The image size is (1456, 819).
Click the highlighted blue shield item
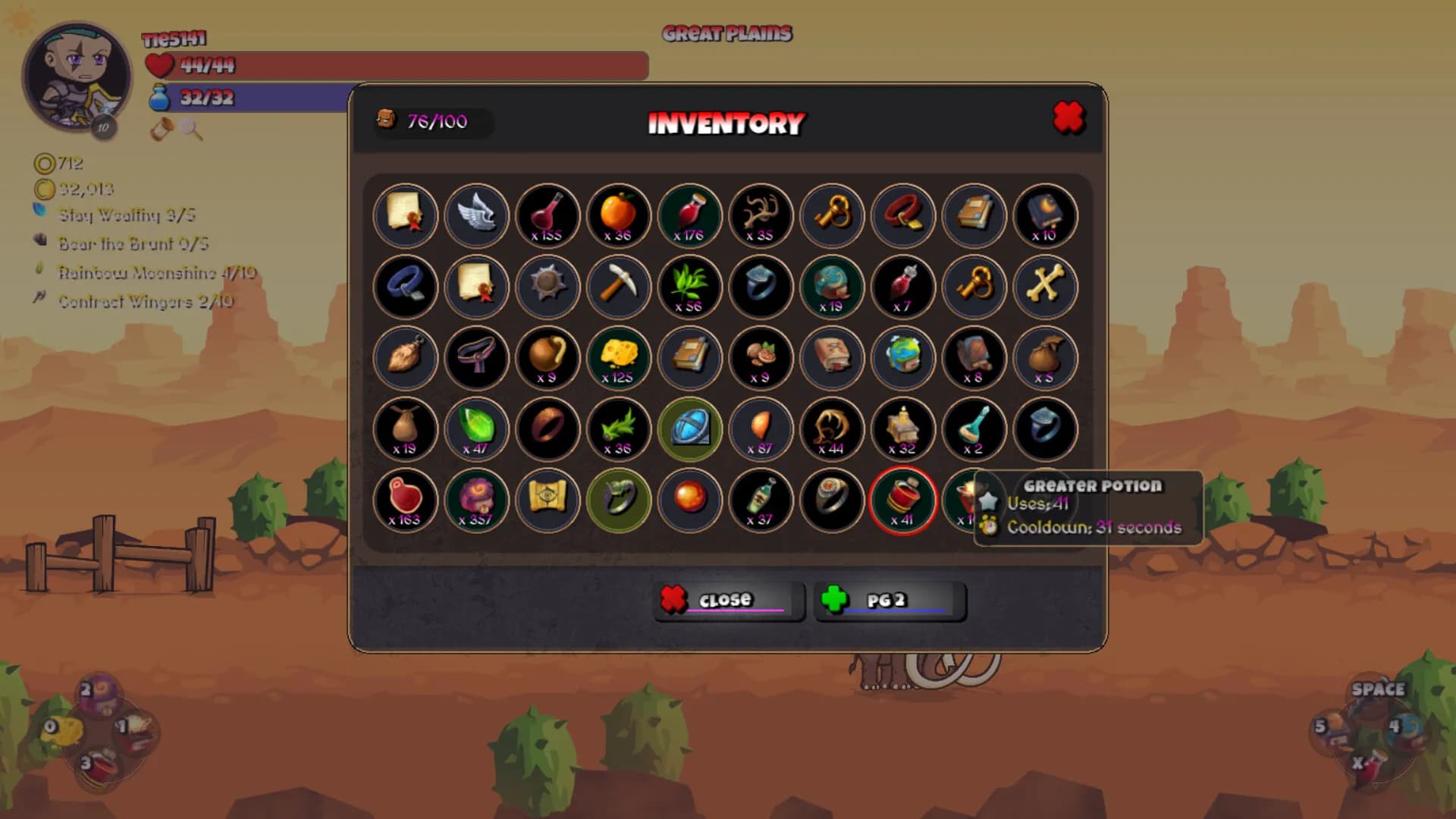689,429
